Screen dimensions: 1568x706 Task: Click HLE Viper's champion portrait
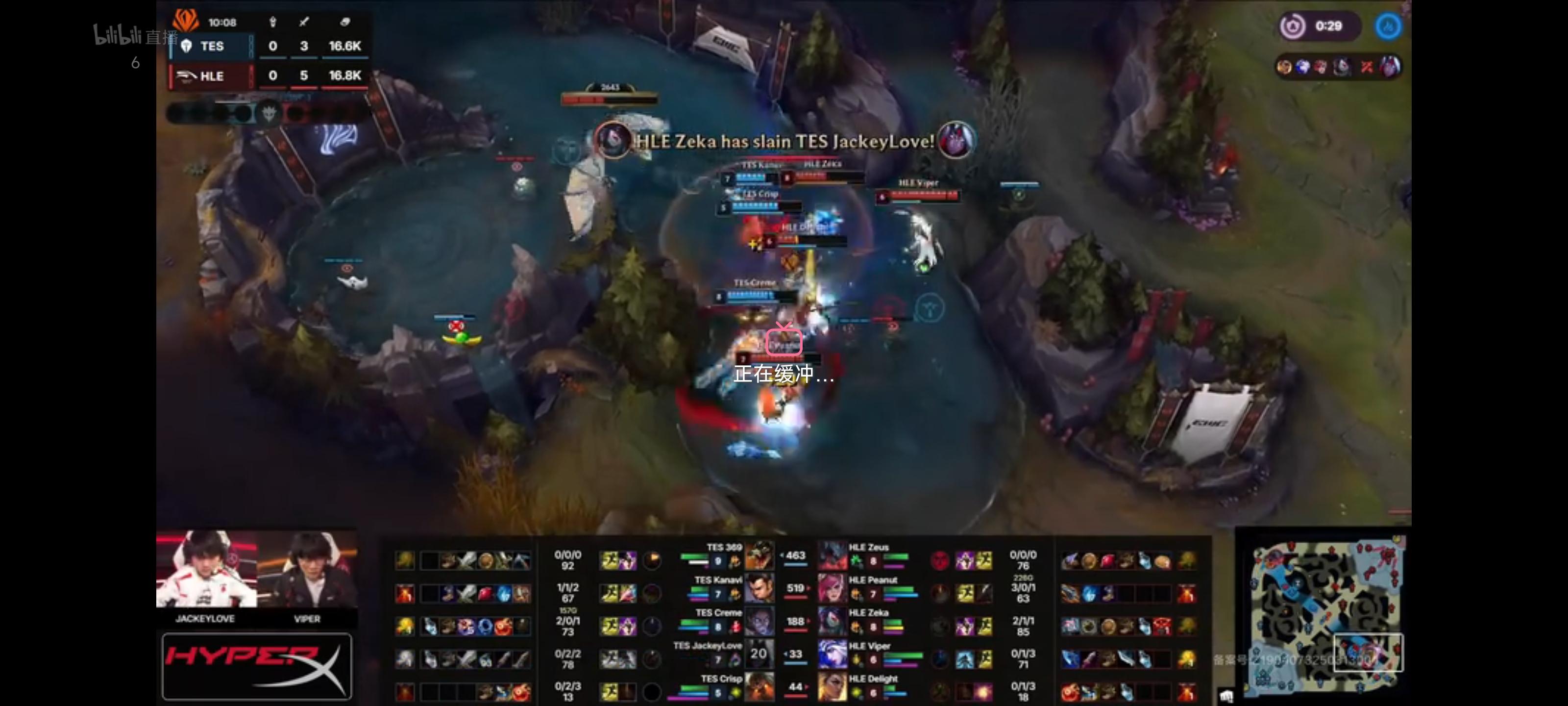point(832,654)
